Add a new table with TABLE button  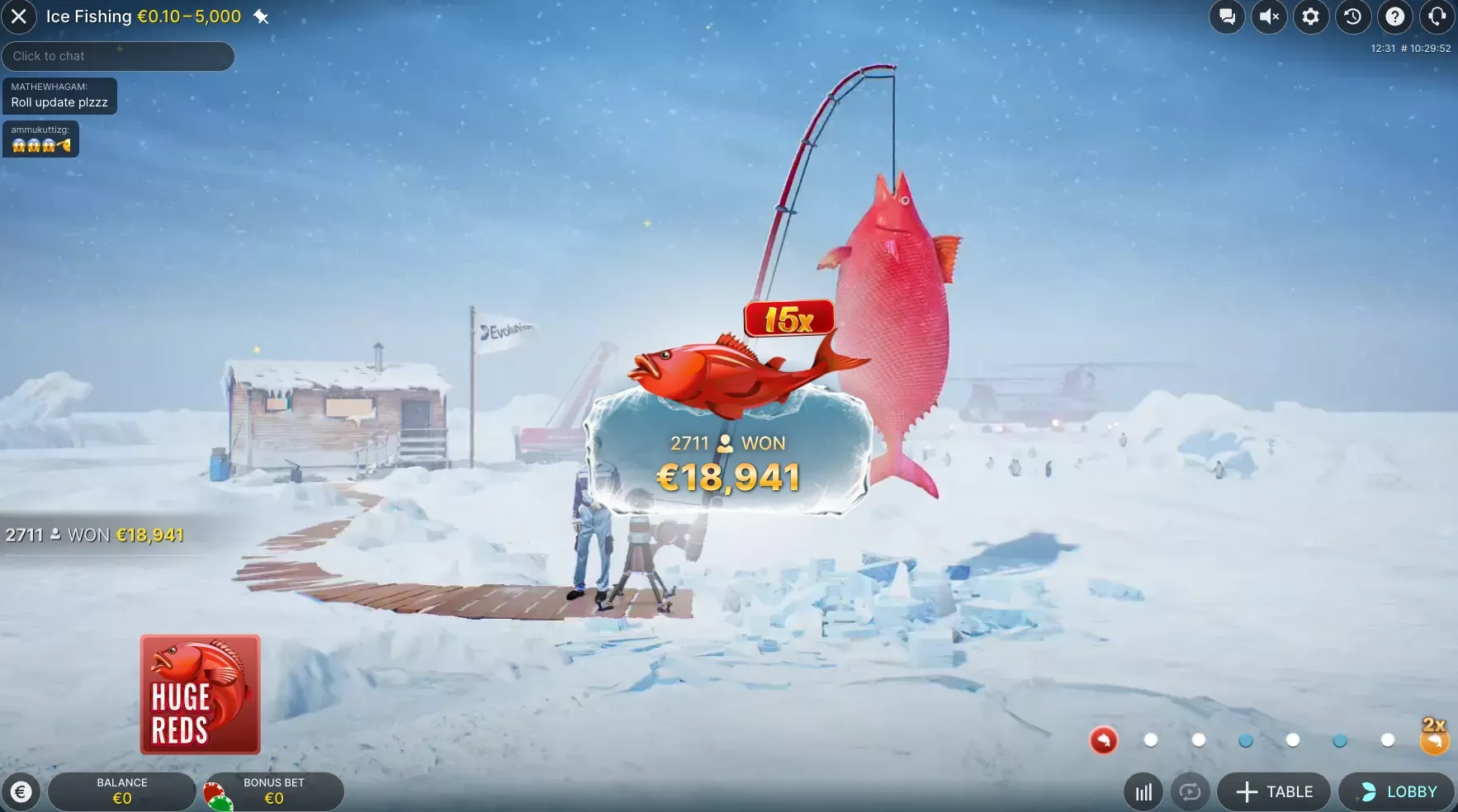tap(1273, 791)
